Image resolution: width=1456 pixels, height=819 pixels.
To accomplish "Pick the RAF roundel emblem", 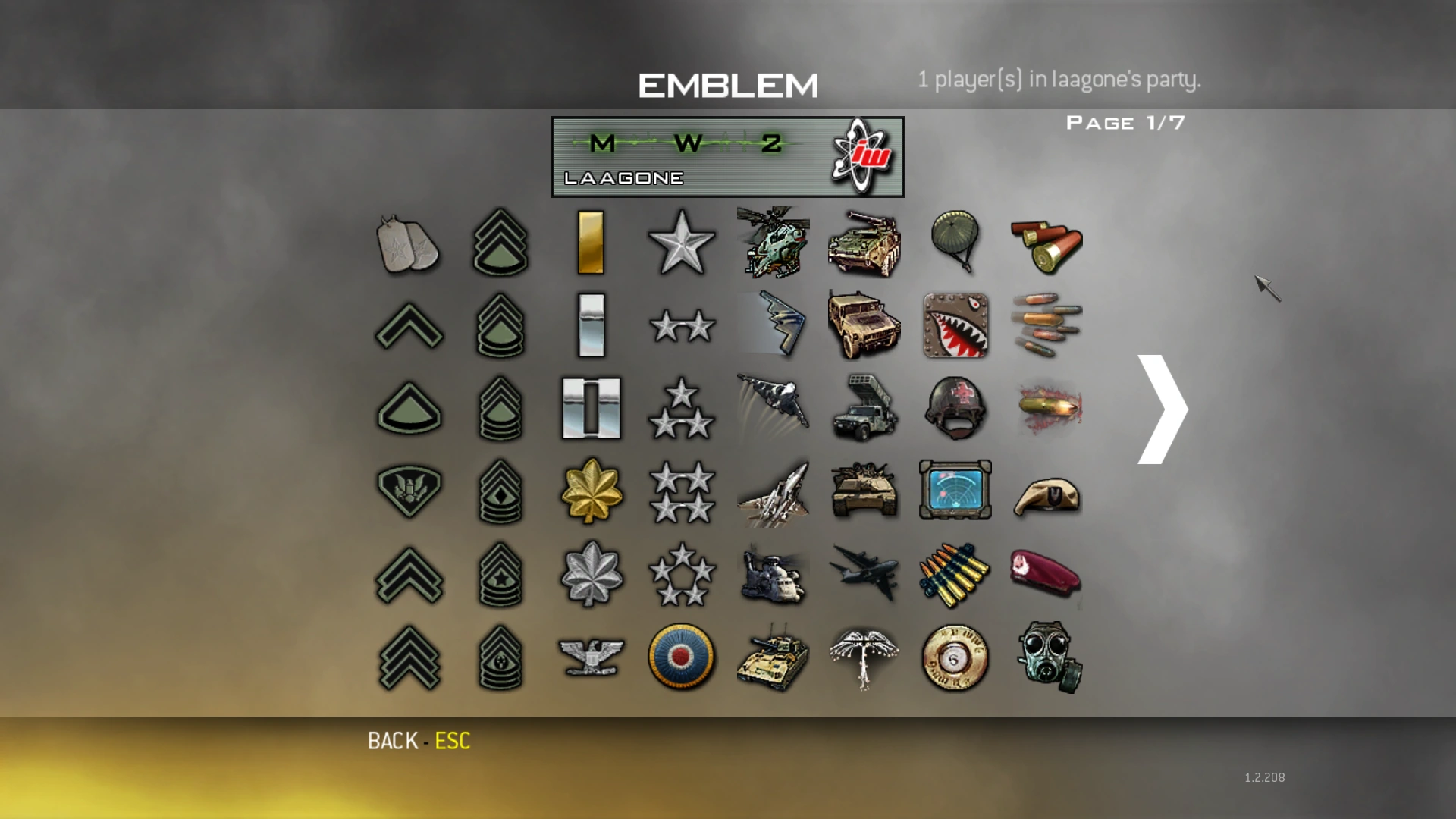I will click(682, 658).
